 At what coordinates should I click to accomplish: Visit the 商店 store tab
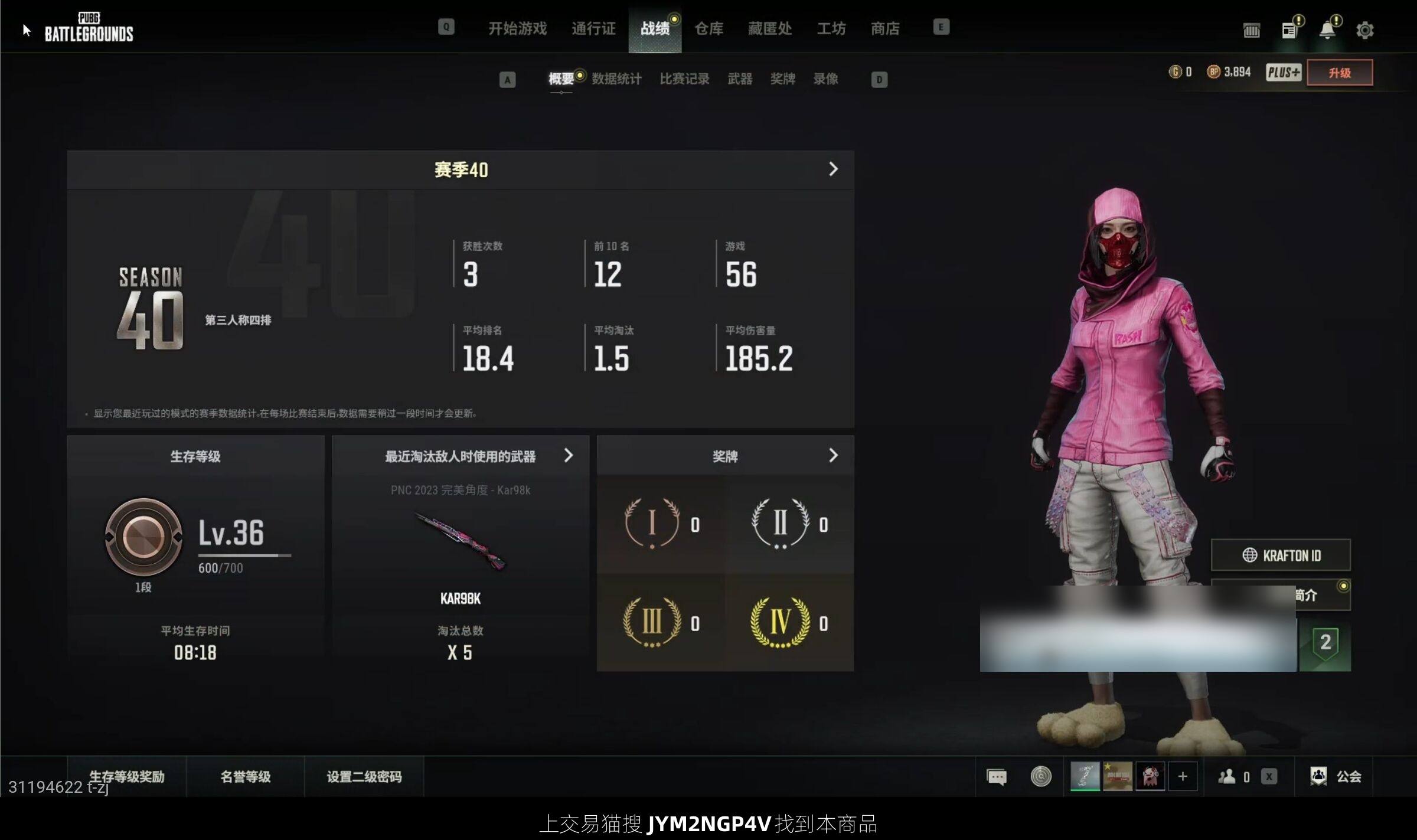coord(885,28)
